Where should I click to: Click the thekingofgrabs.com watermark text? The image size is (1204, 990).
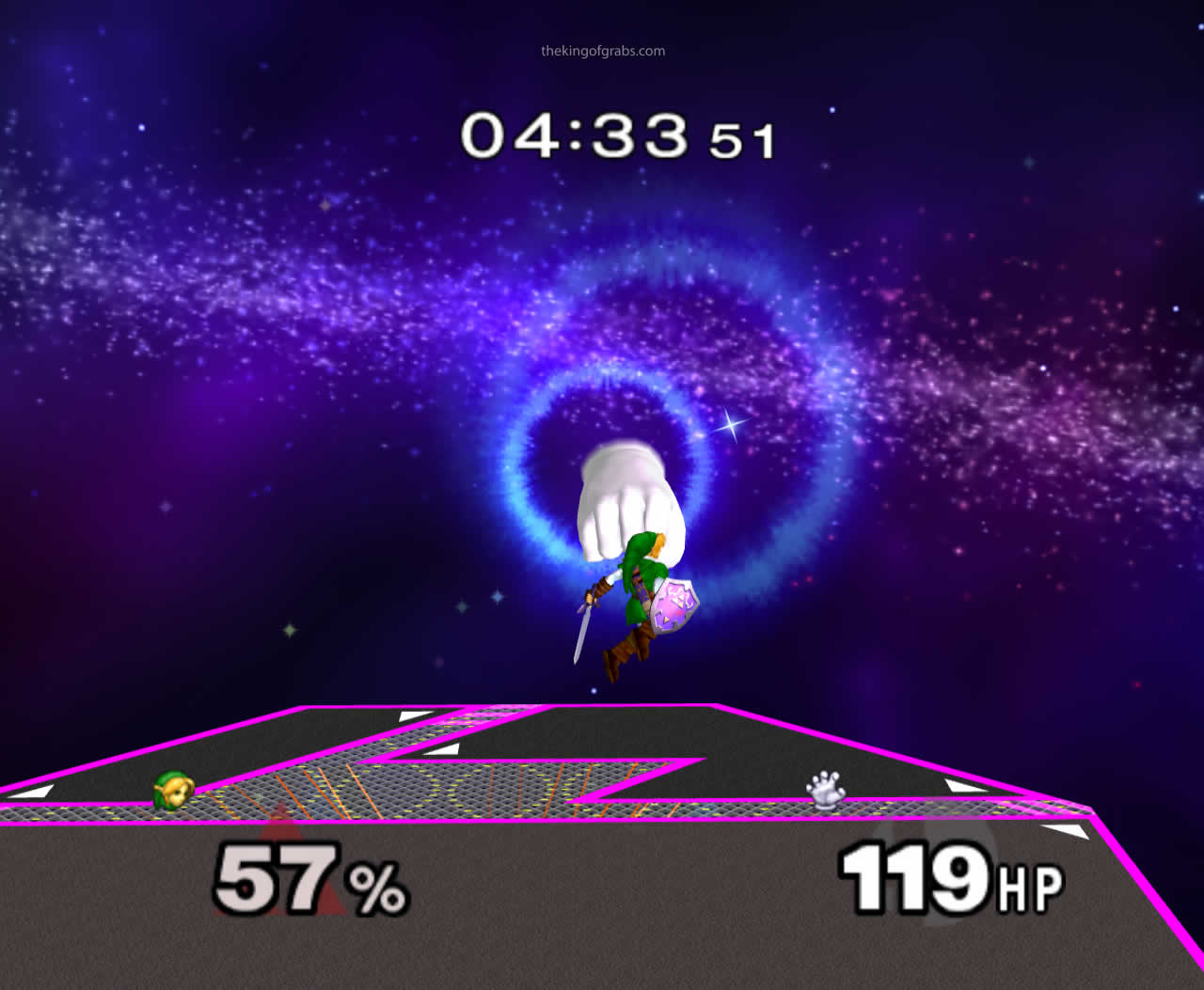point(602,52)
